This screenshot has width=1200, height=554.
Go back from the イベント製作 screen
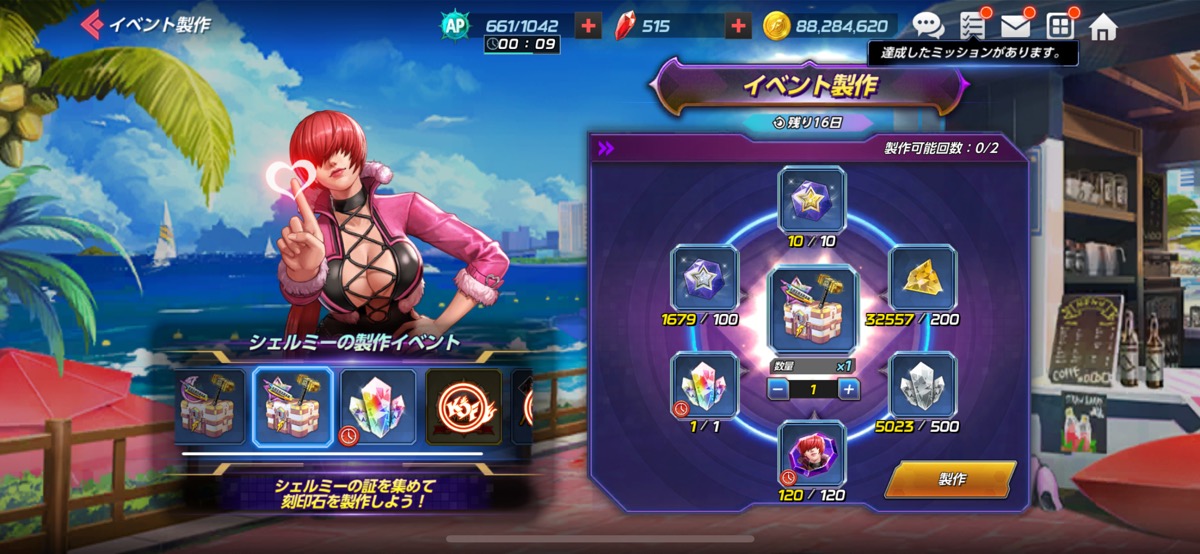[93, 24]
